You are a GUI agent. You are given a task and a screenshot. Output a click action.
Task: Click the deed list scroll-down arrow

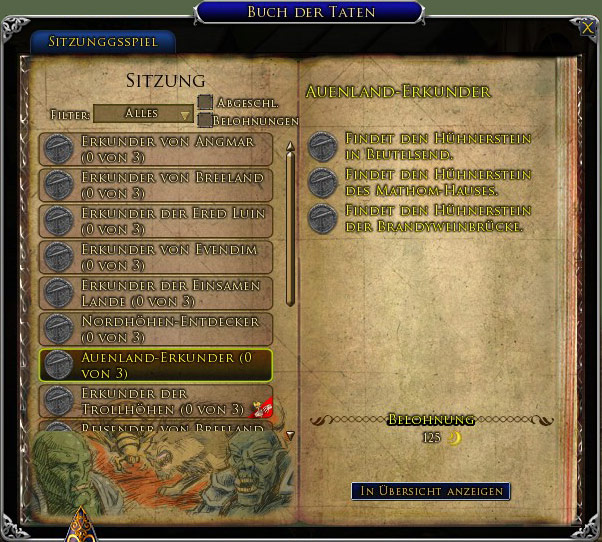290,436
